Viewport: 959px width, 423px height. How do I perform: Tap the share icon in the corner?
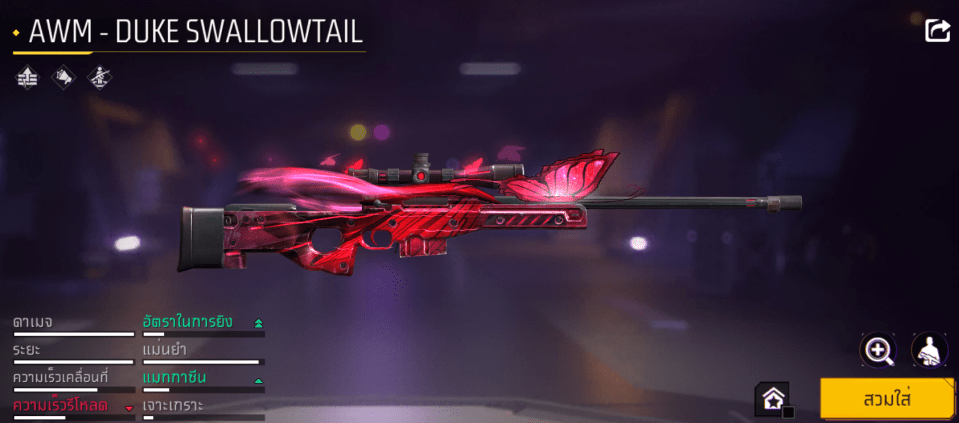937,31
